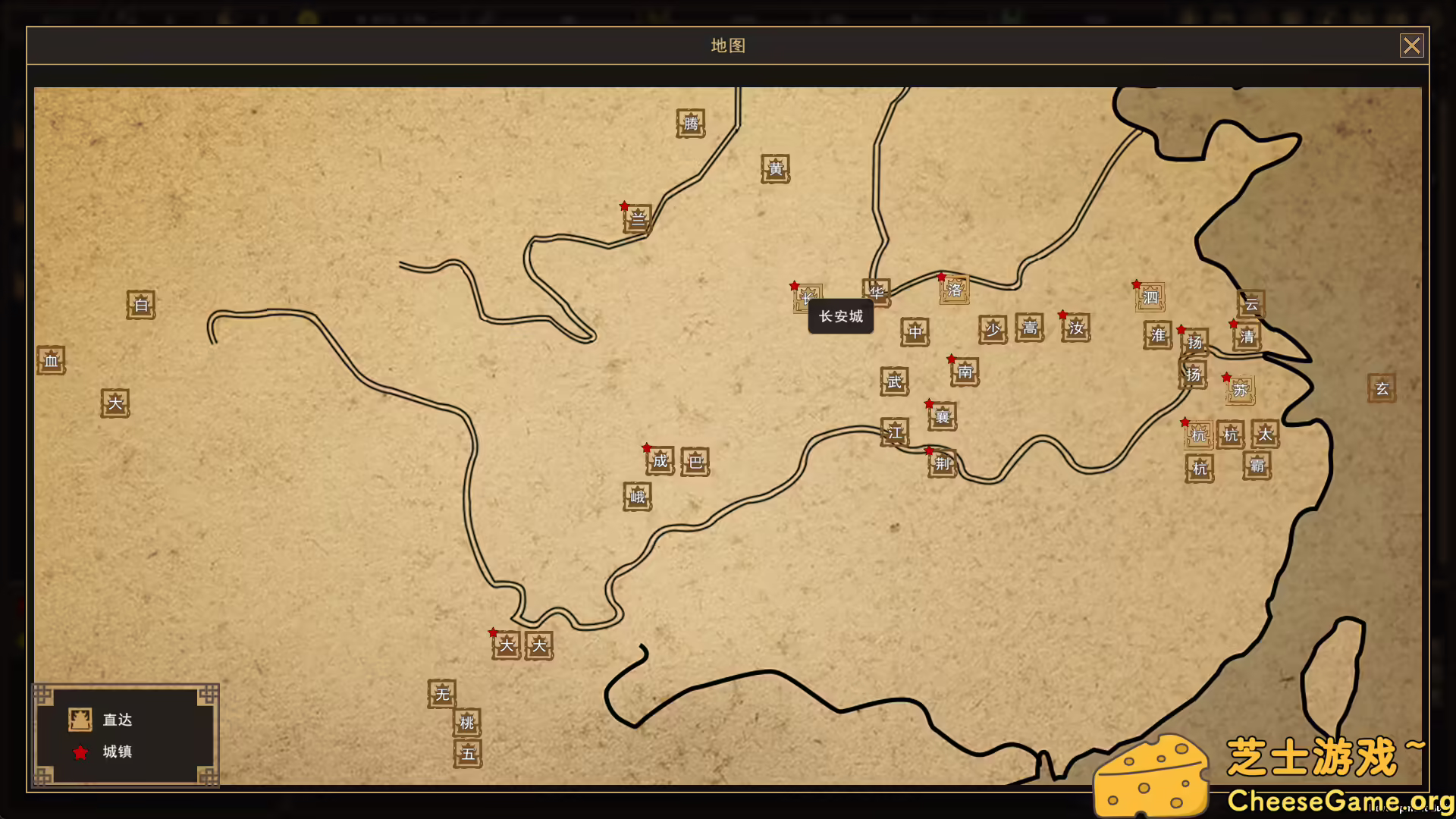1456x819 pixels.
Task: Click the 长安城 tooltip label
Action: [840, 316]
